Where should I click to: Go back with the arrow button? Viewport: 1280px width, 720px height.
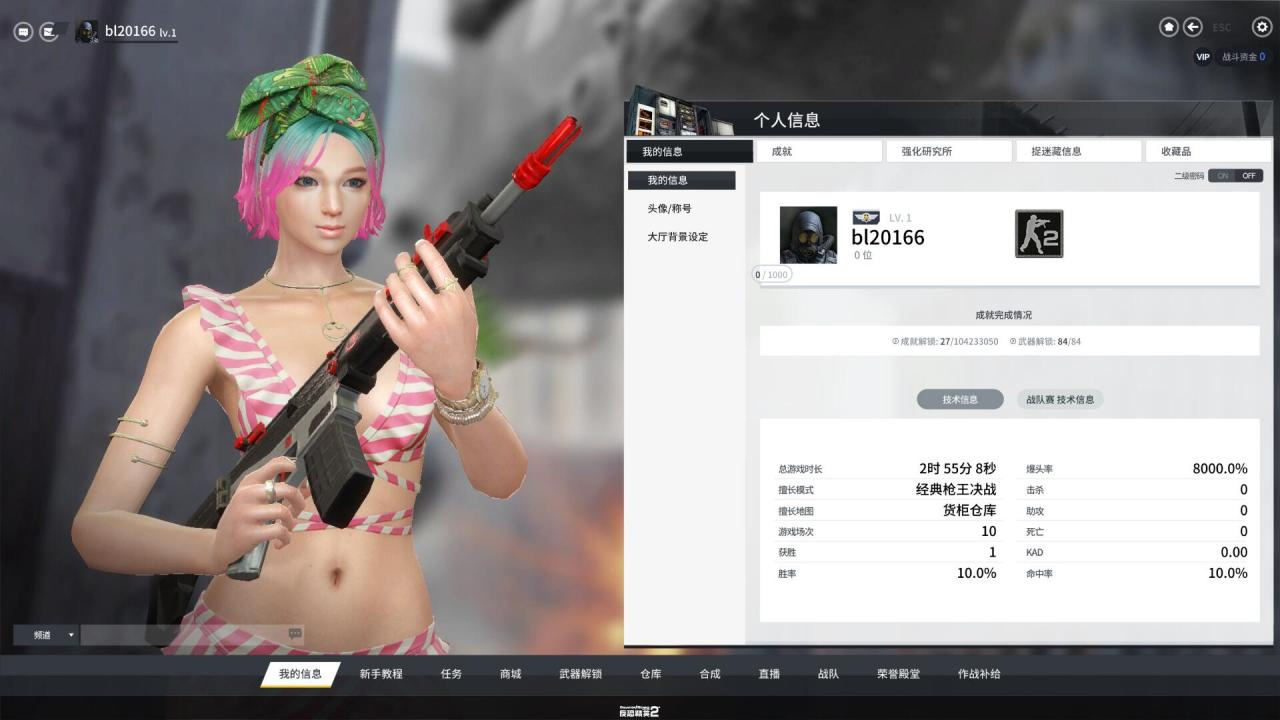pos(1193,27)
